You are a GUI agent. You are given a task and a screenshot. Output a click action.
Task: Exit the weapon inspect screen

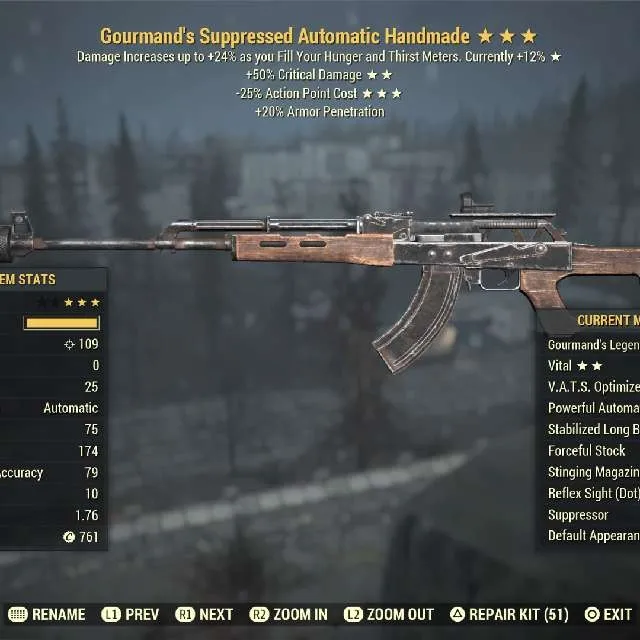608,615
